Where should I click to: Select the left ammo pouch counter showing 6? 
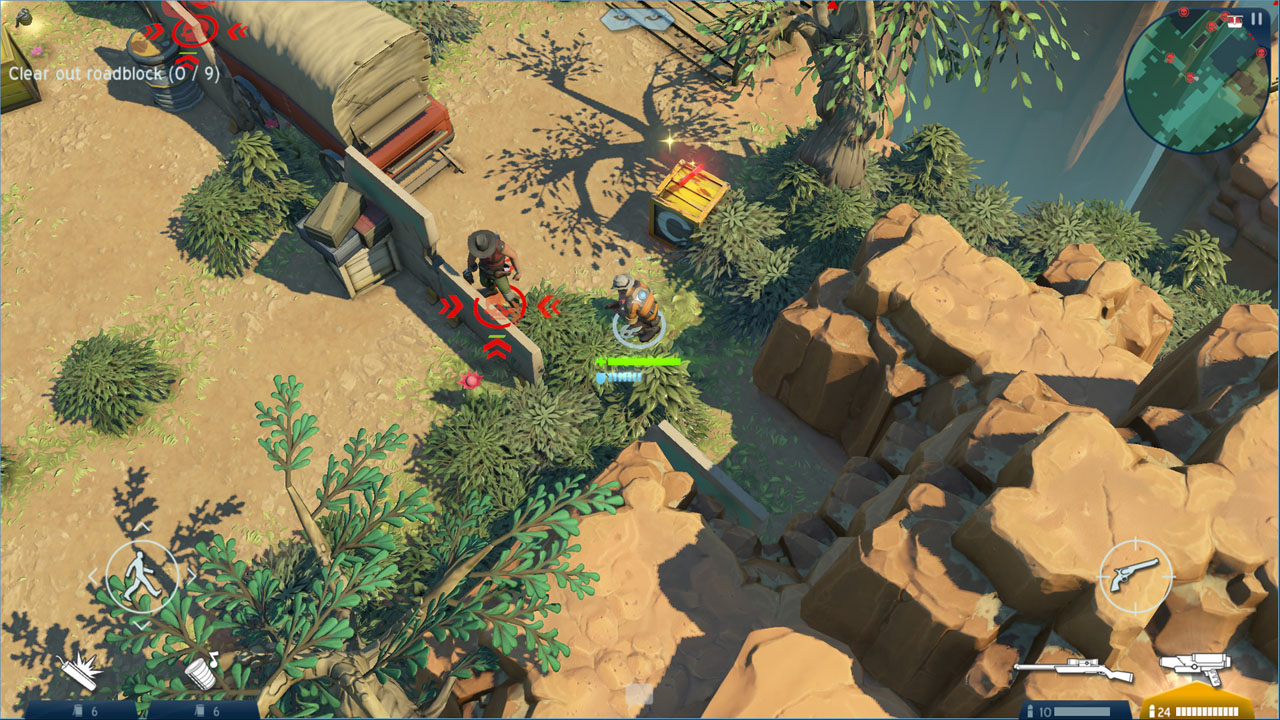click(x=84, y=711)
